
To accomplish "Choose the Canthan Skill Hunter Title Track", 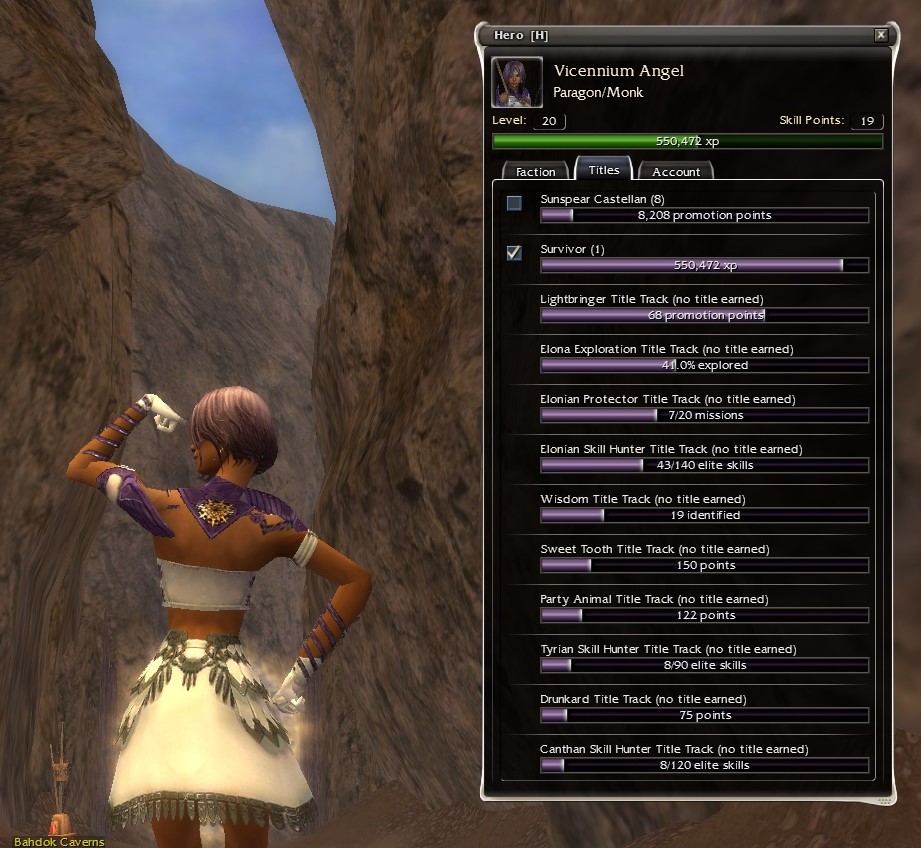I will [704, 758].
